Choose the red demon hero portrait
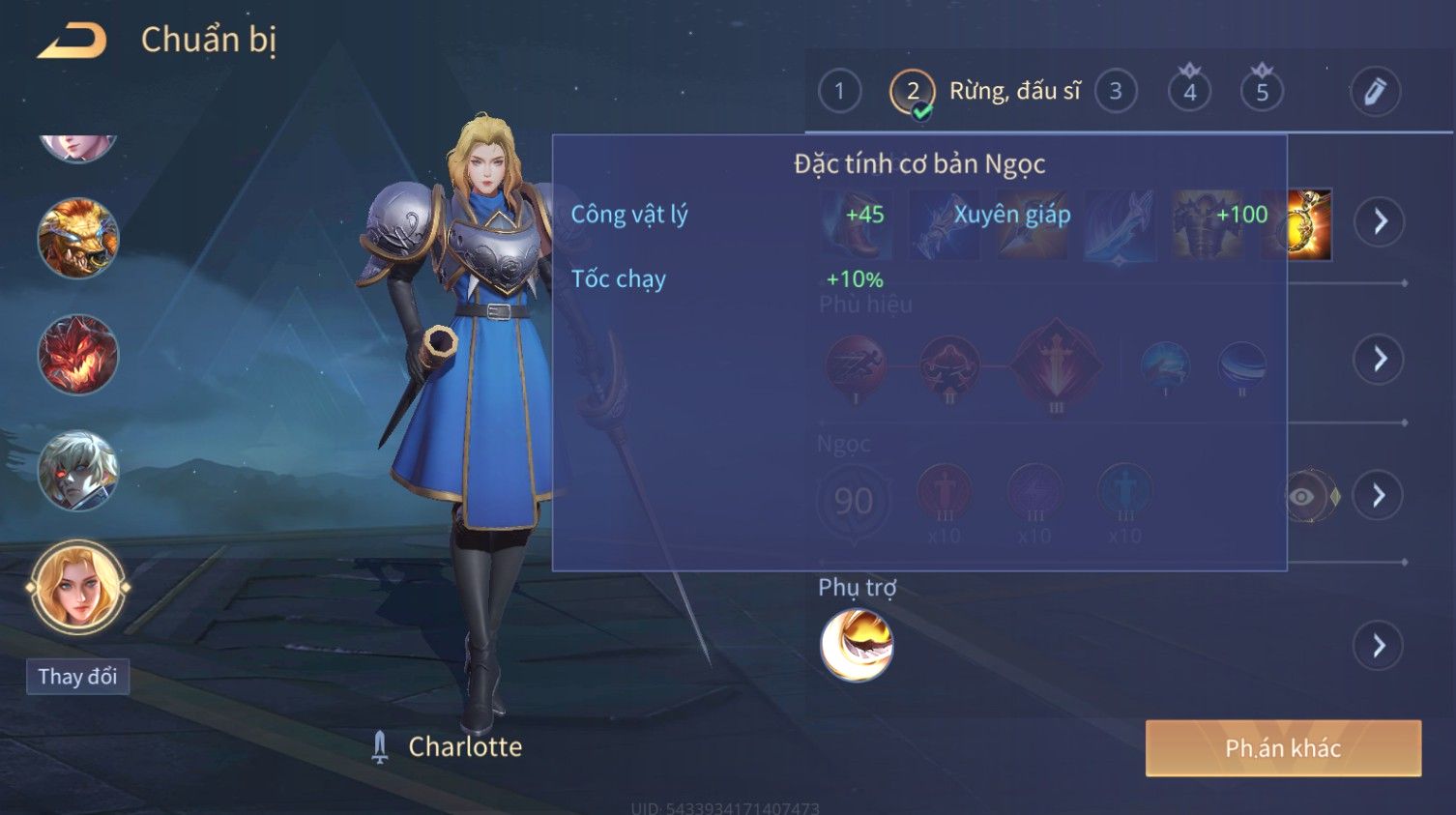This screenshot has height=815, width=1456. tap(77, 355)
